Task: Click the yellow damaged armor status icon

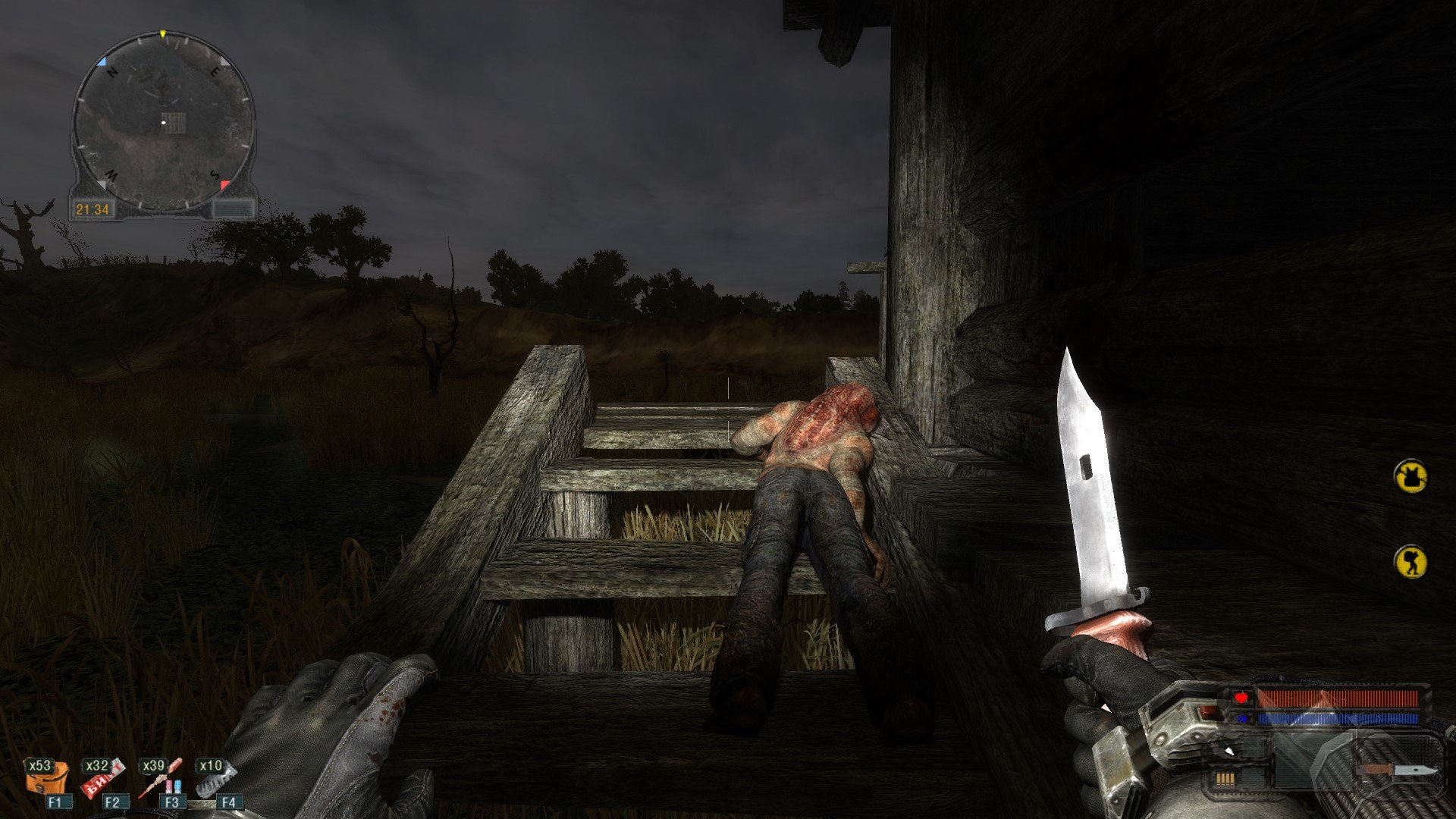Action: click(x=1410, y=477)
